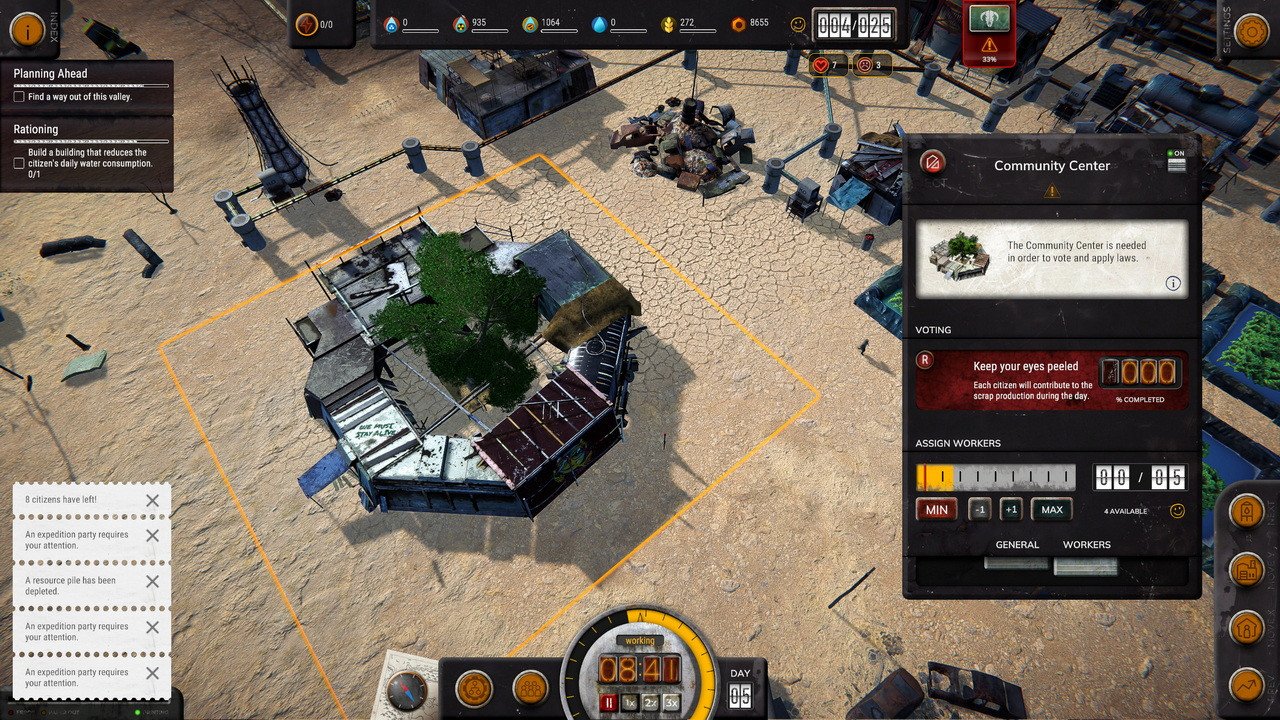Click the red elephant warning indicator
This screenshot has width=1280, height=720.
[989, 30]
